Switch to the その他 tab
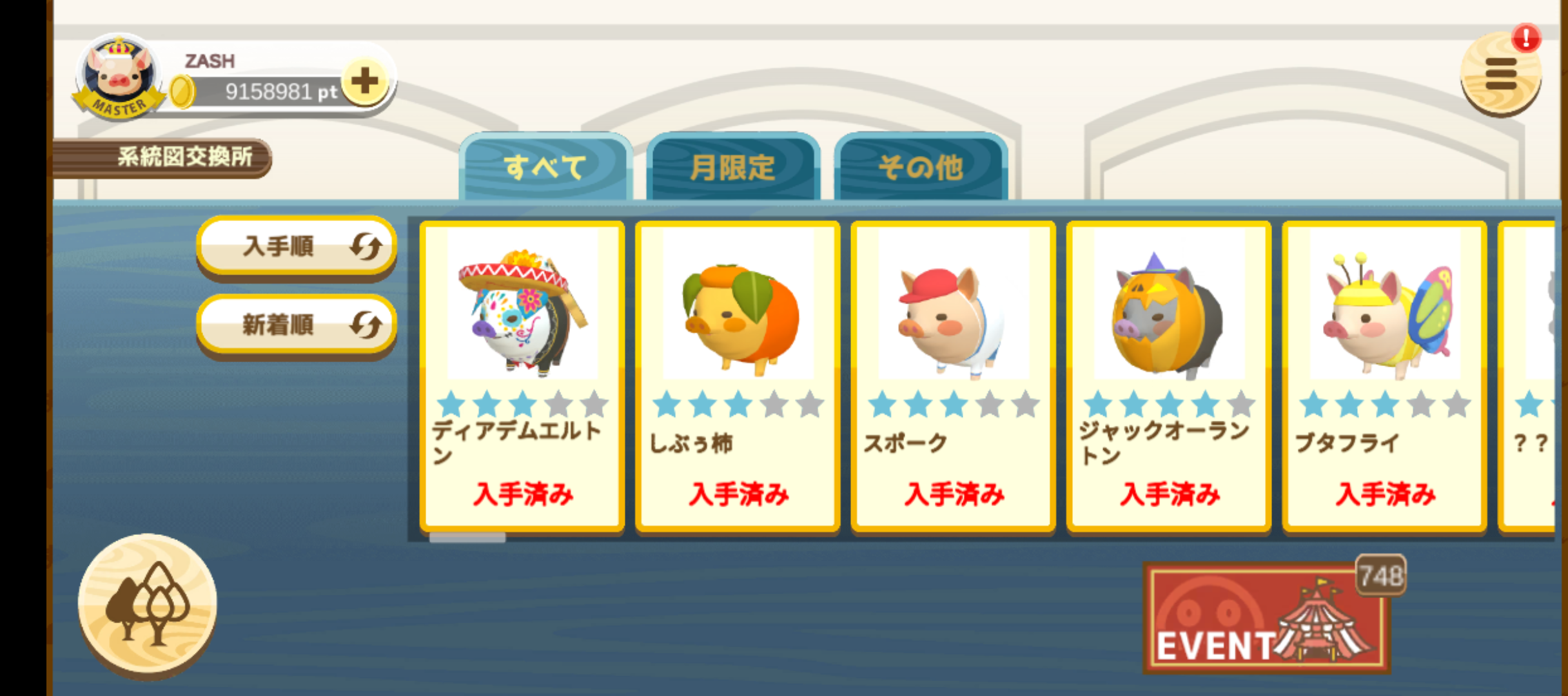The width and height of the screenshot is (1568, 696). click(x=921, y=168)
